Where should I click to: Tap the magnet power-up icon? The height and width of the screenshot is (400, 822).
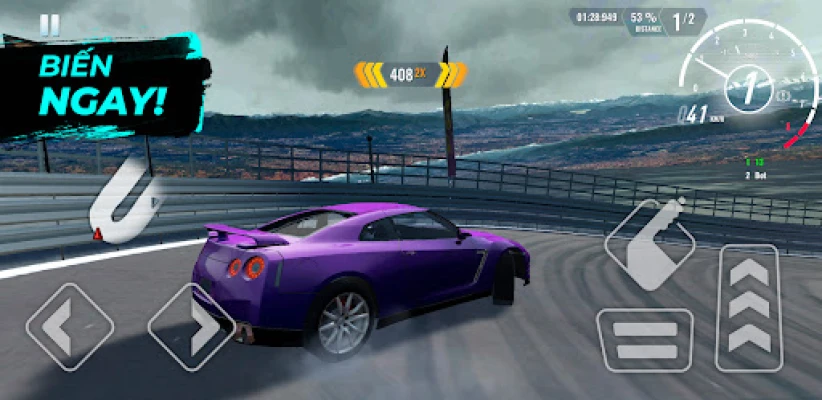click(x=124, y=195)
